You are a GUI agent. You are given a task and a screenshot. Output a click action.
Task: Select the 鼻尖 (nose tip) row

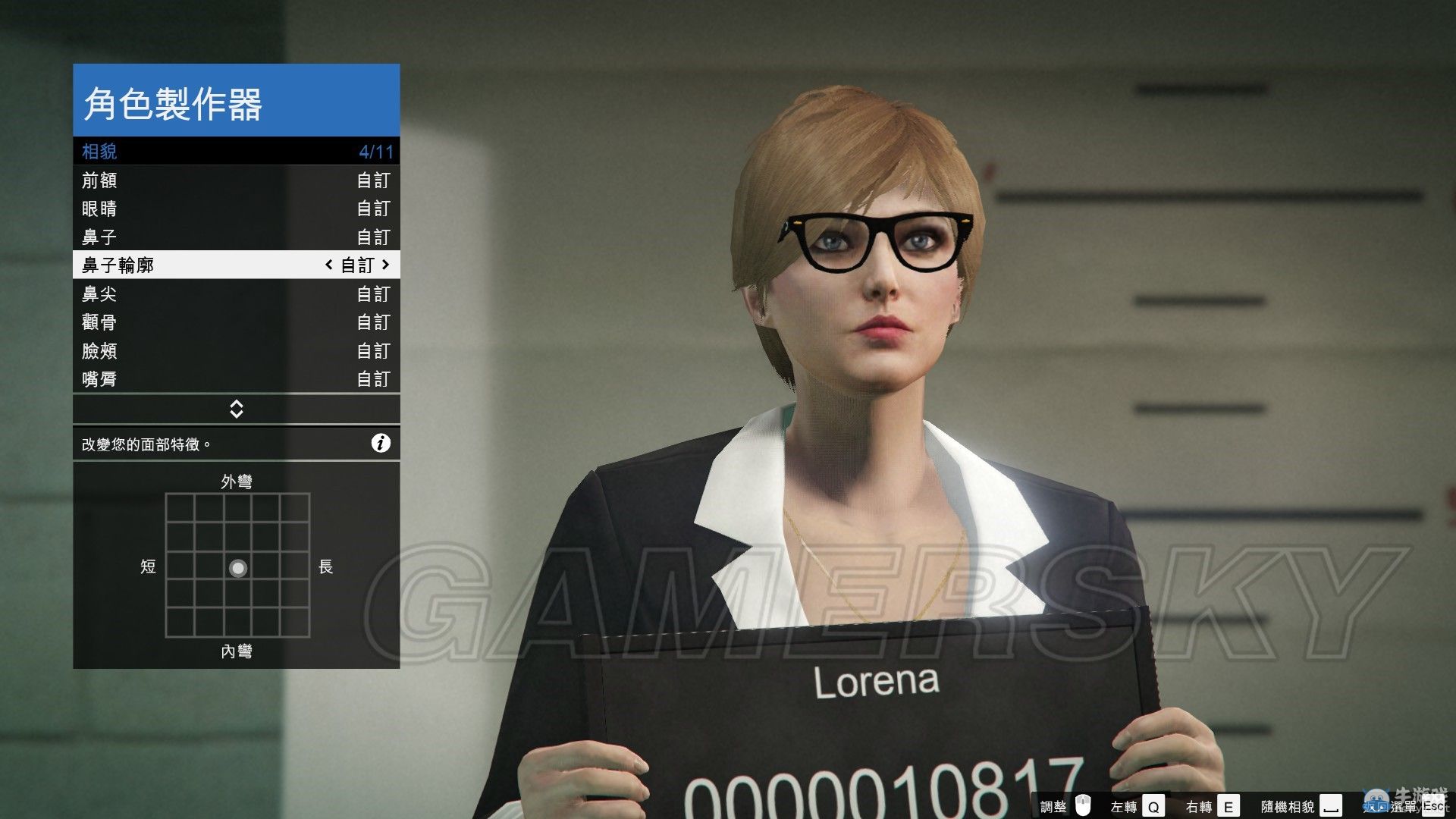(x=236, y=294)
